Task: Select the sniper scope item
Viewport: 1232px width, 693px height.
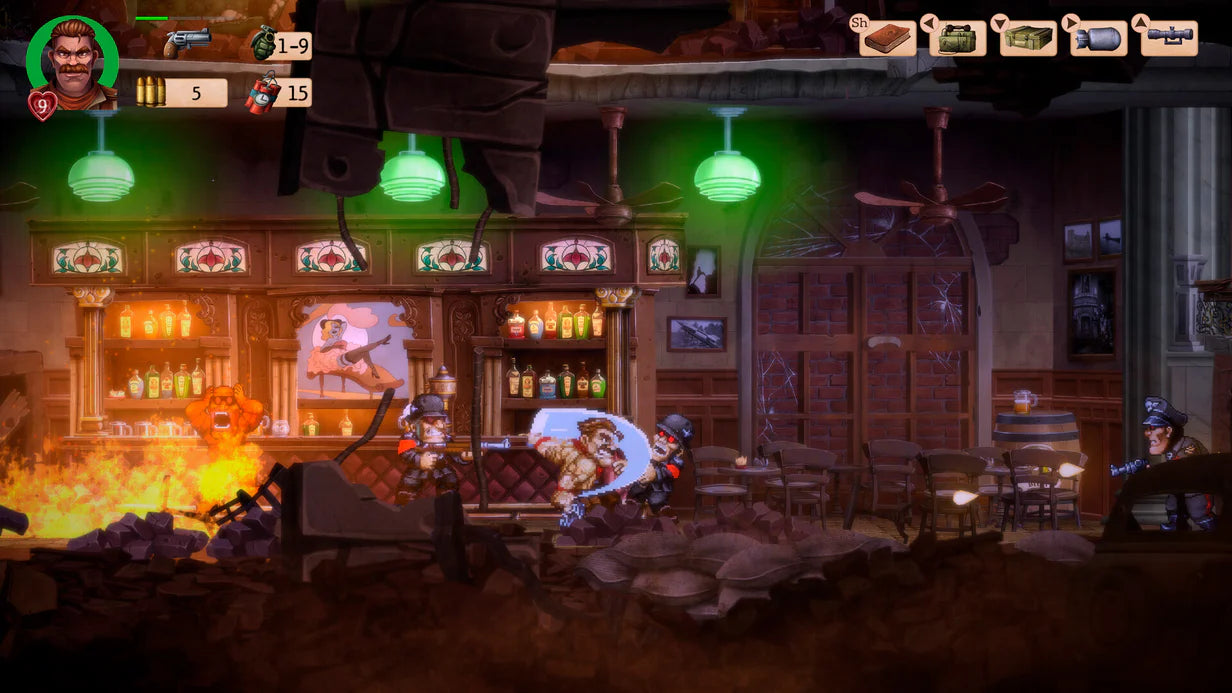Action: click(1169, 38)
